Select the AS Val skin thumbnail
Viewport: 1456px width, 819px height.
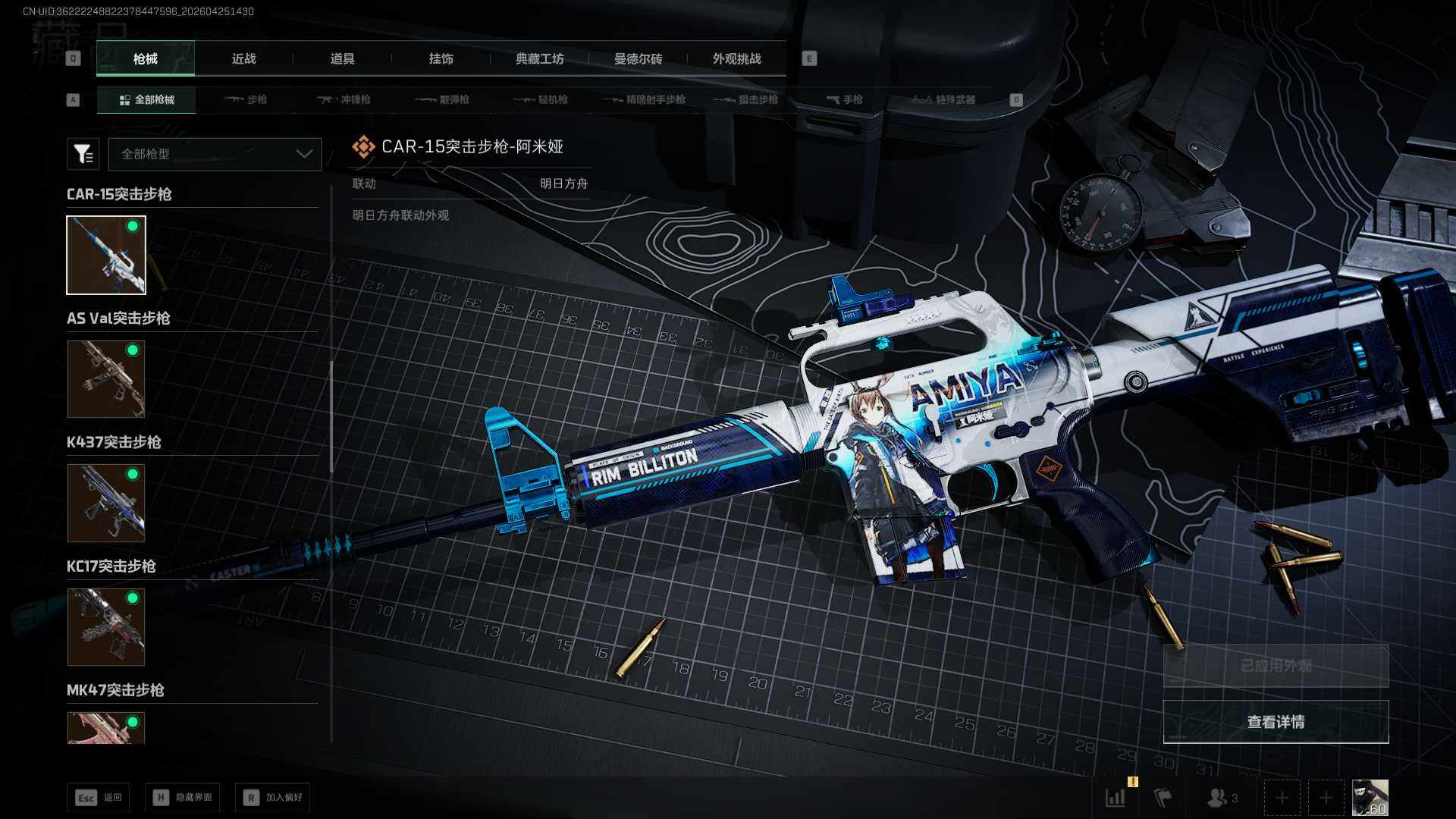106,378
